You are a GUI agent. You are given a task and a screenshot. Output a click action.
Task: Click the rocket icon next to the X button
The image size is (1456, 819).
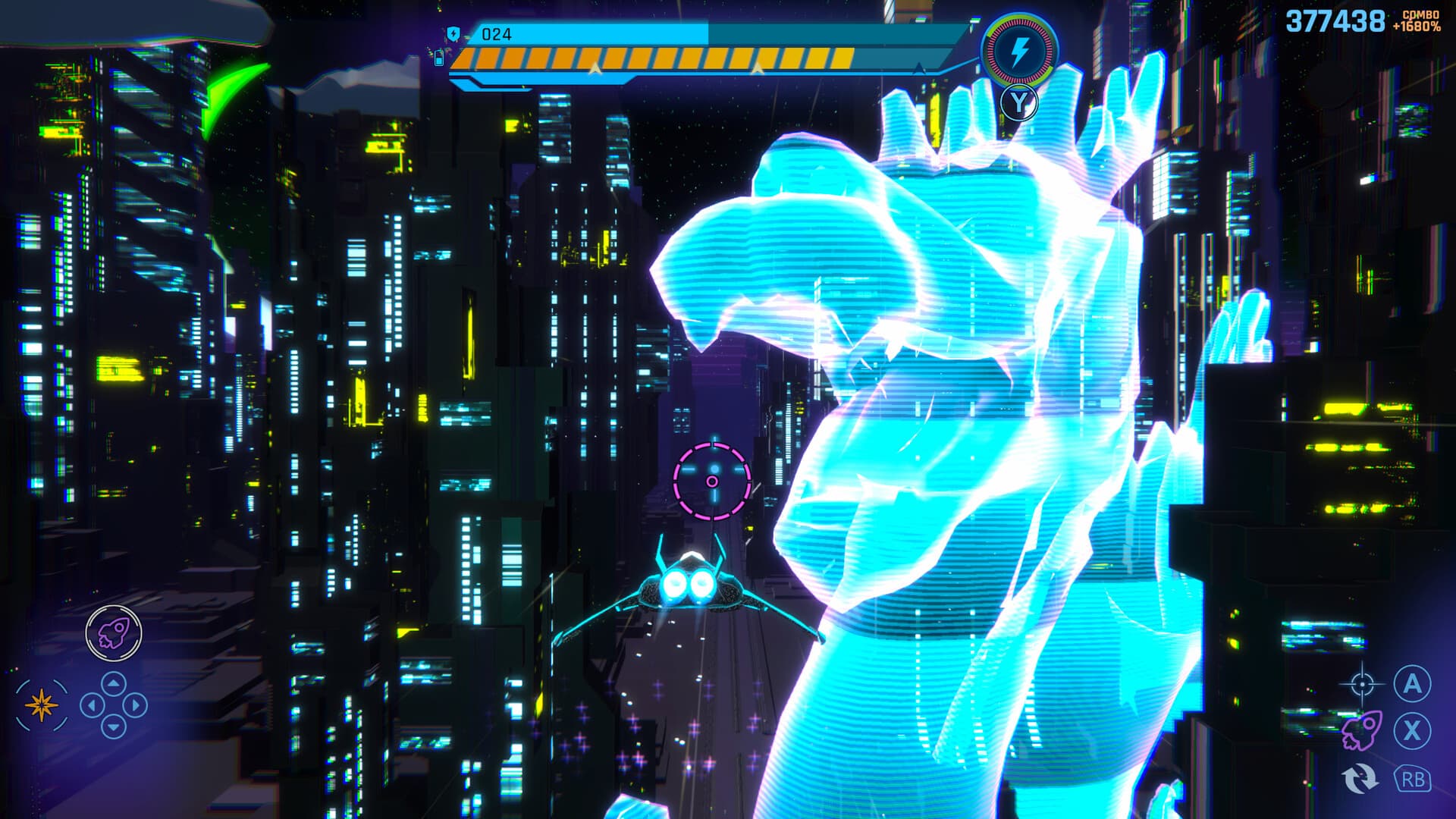[1363, 730]
